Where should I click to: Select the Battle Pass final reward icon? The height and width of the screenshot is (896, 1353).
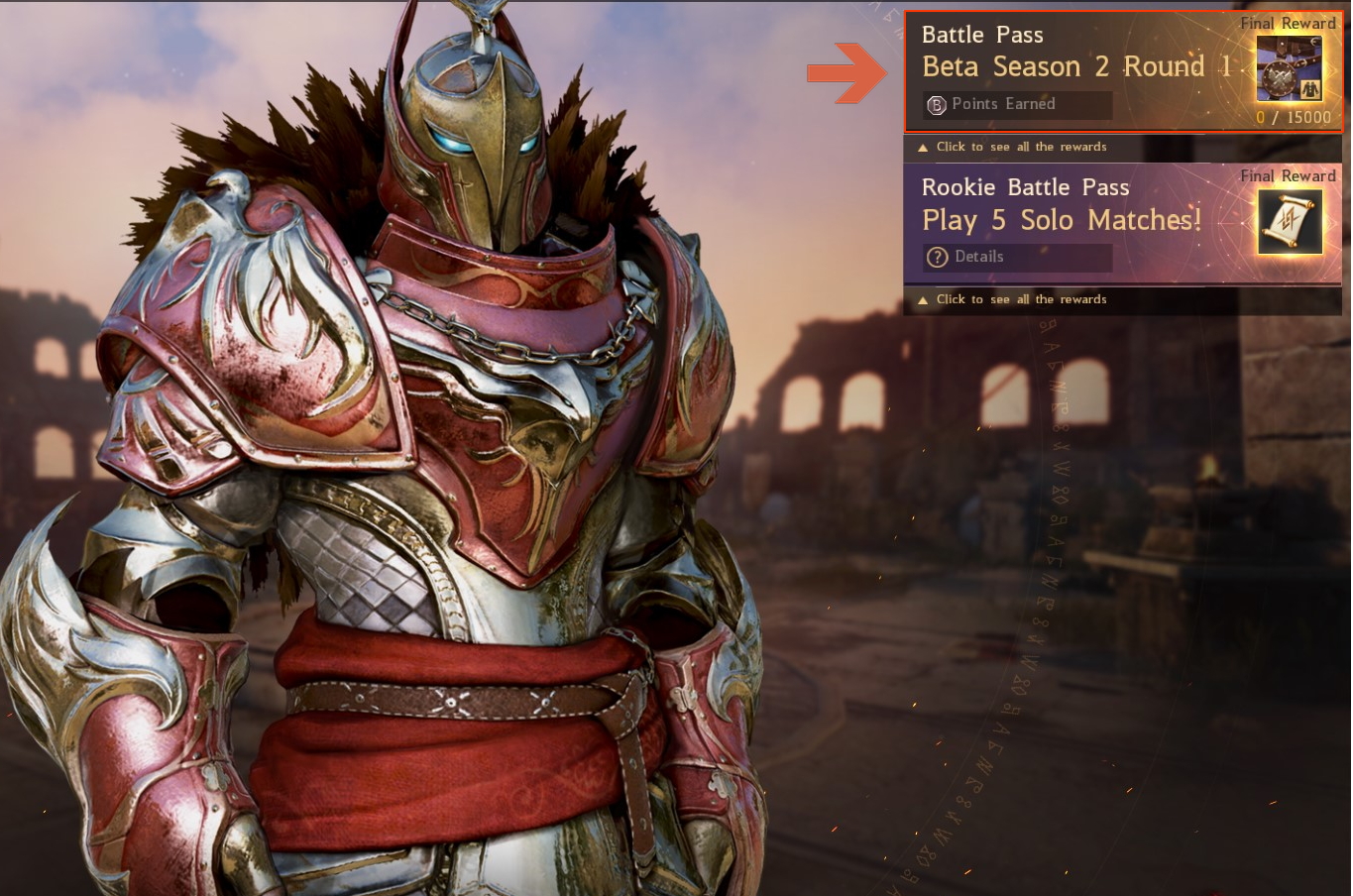[1289, 69]
